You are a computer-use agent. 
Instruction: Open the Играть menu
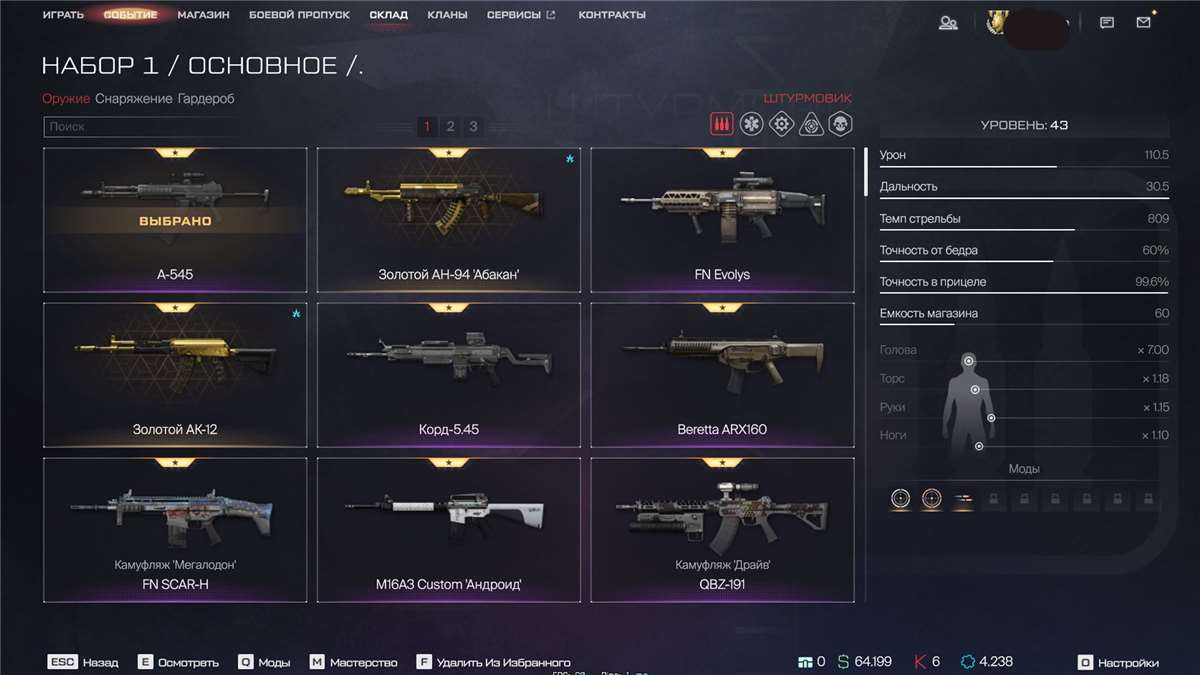[x=63, y=15]
